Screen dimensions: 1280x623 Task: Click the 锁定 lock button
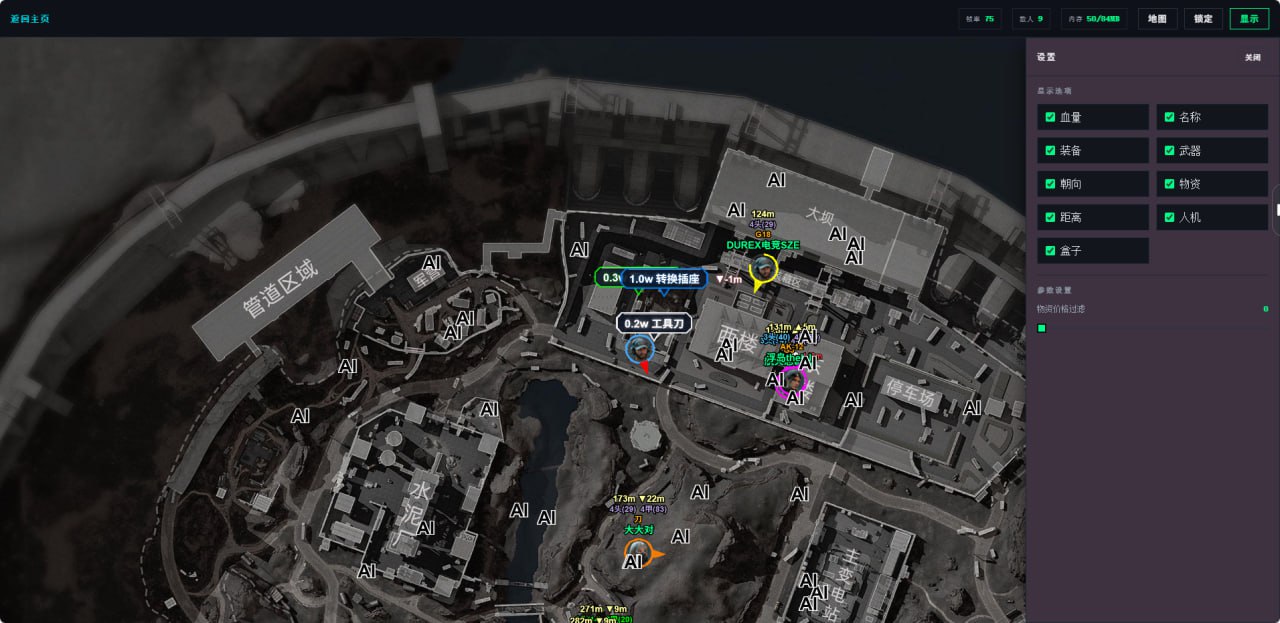1203,18
